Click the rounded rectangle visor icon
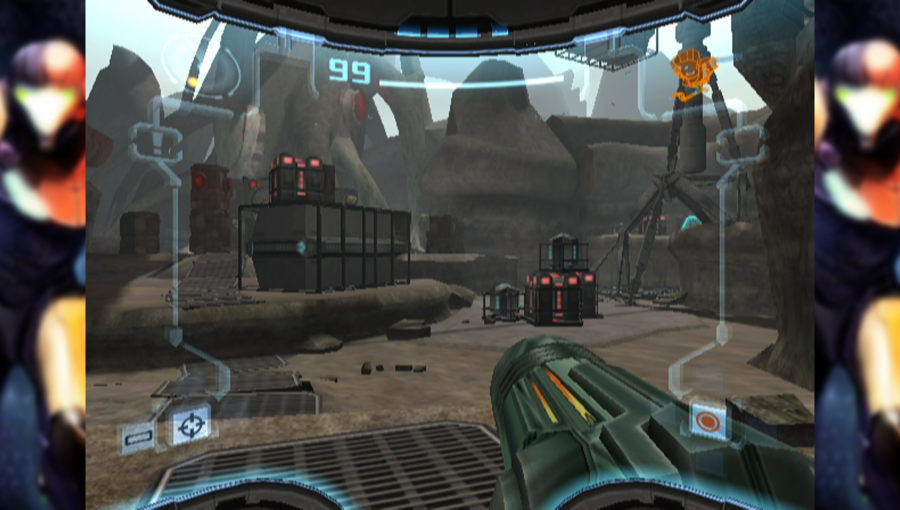Image resolution: width=900 pixels, height=510 pixels. (138, 436)
